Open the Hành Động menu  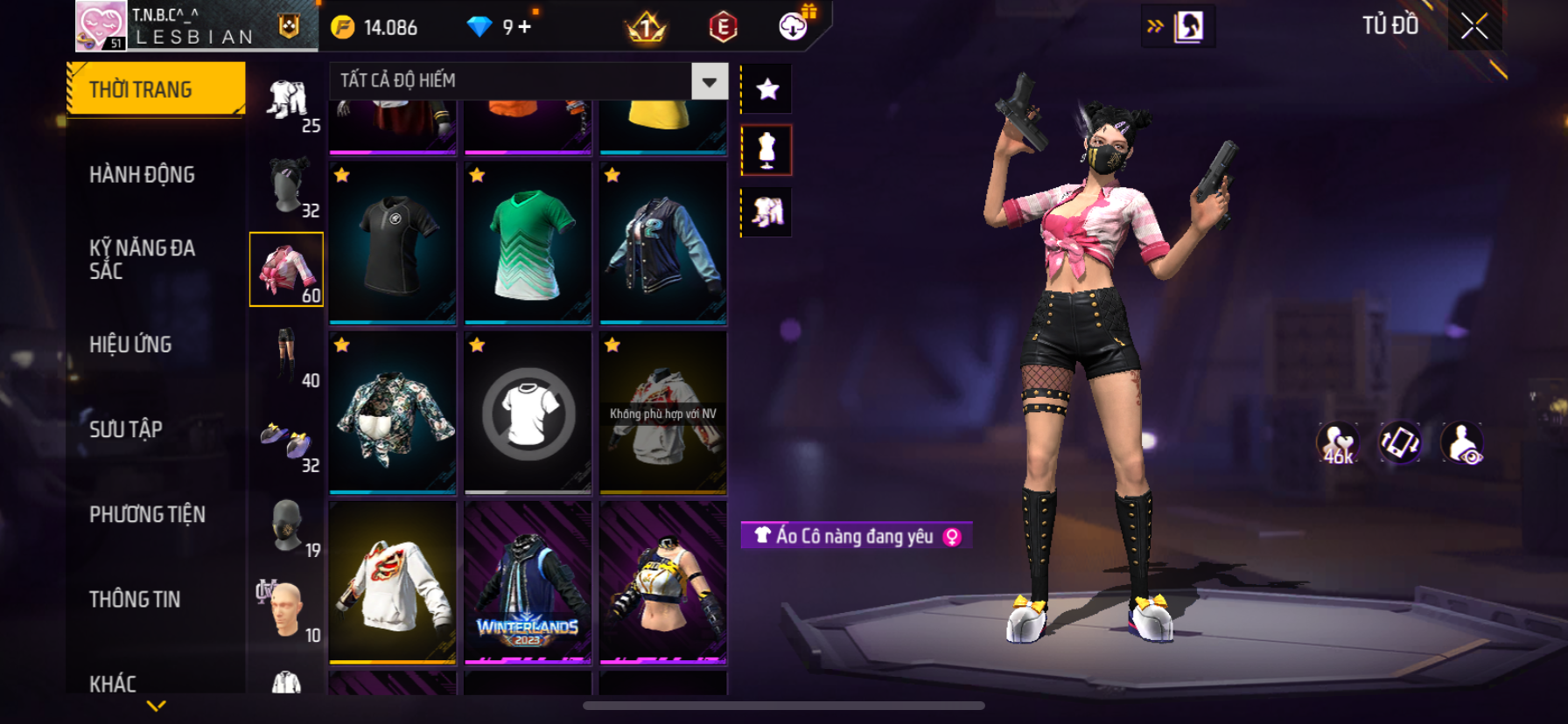tap(142, 175)
